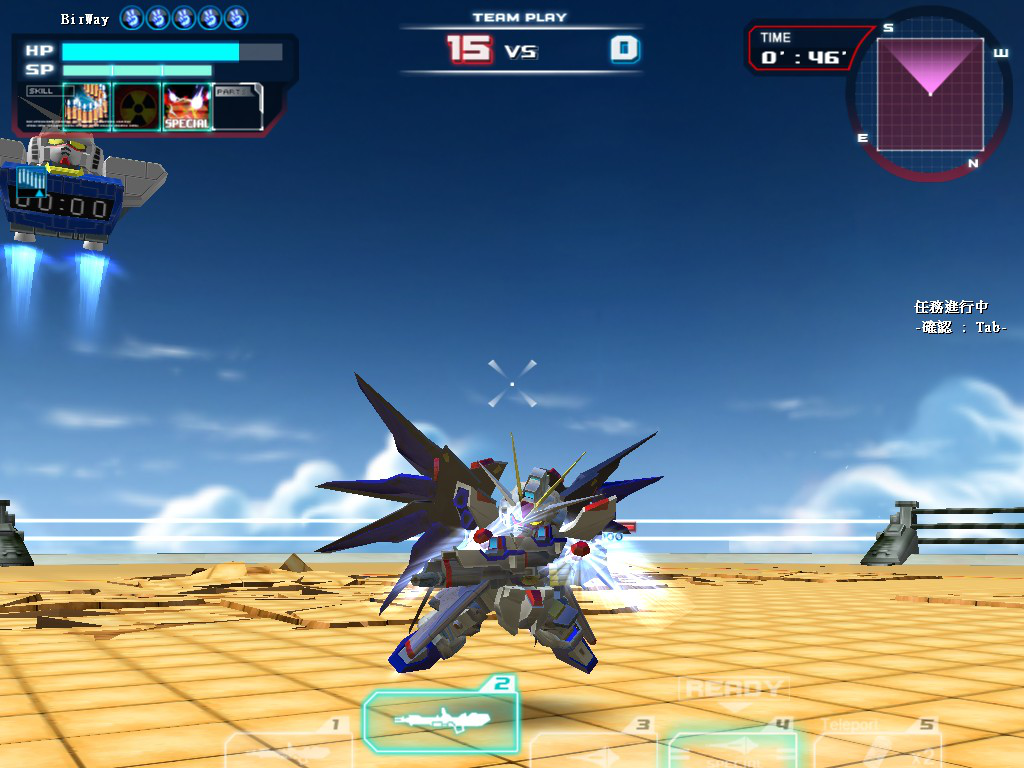Trigger the SPECIAL attack skill
This screenshot has width=1024, height=768.
tap(186, 107)
